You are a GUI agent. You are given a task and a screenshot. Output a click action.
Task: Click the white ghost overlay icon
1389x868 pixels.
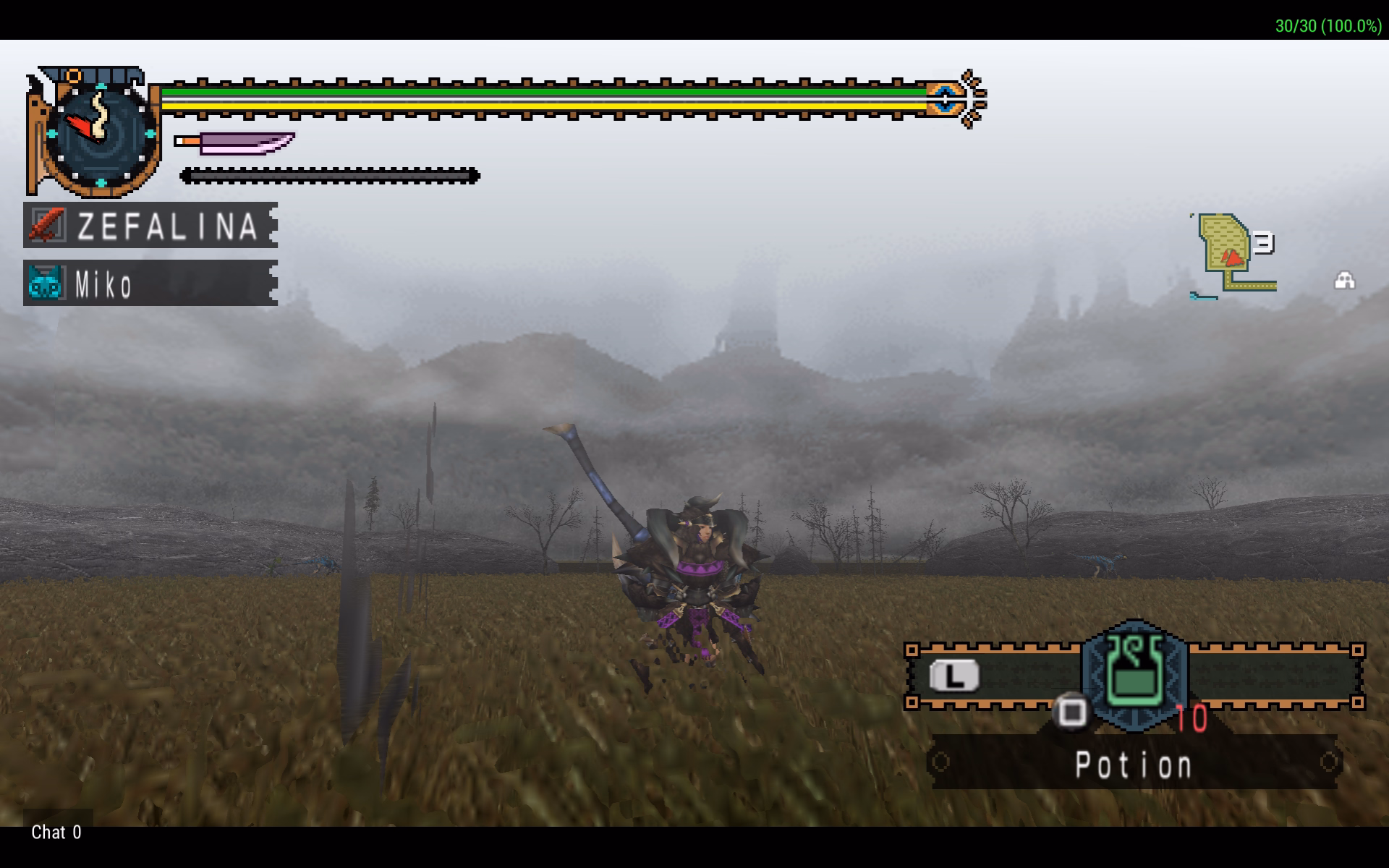[x=1344, y=280]
